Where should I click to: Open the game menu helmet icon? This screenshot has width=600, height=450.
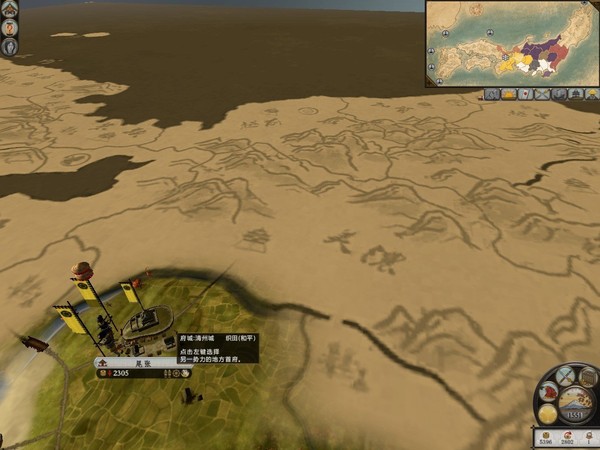[x=9, y=10]
